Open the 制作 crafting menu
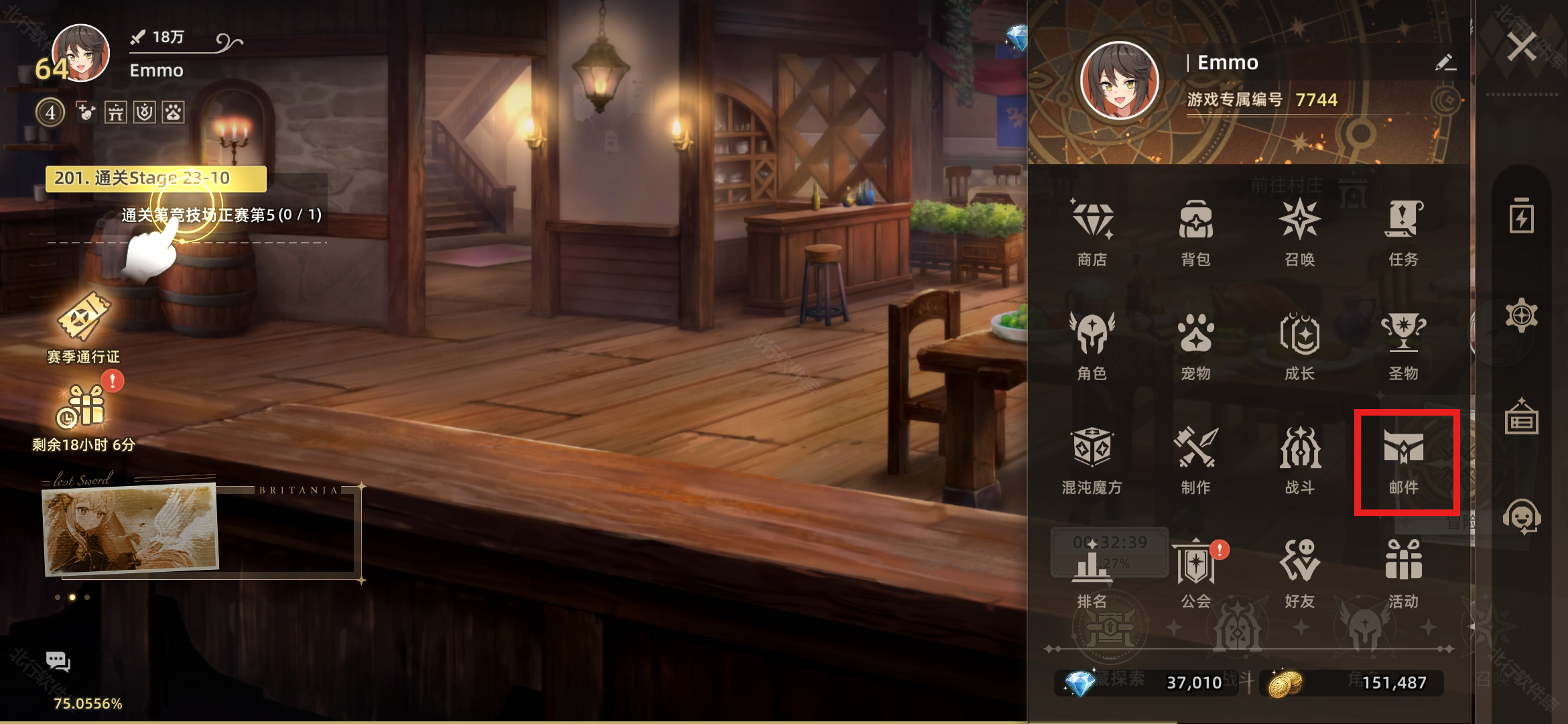 click(1196, 459)
